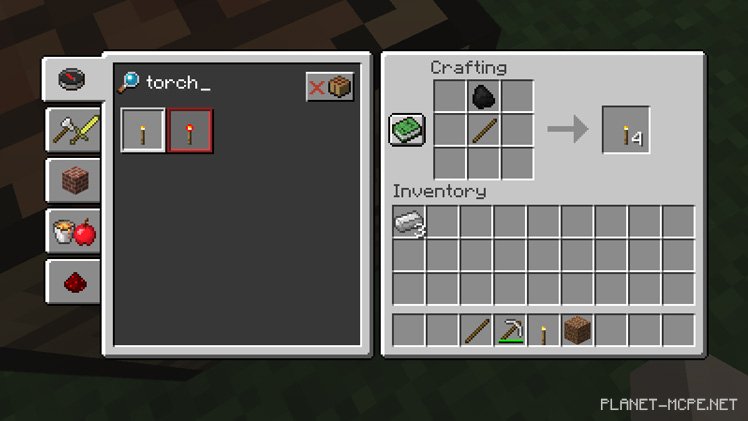Select the iron ingots in inventory
The image size is (748, 421).
(409, 224)
